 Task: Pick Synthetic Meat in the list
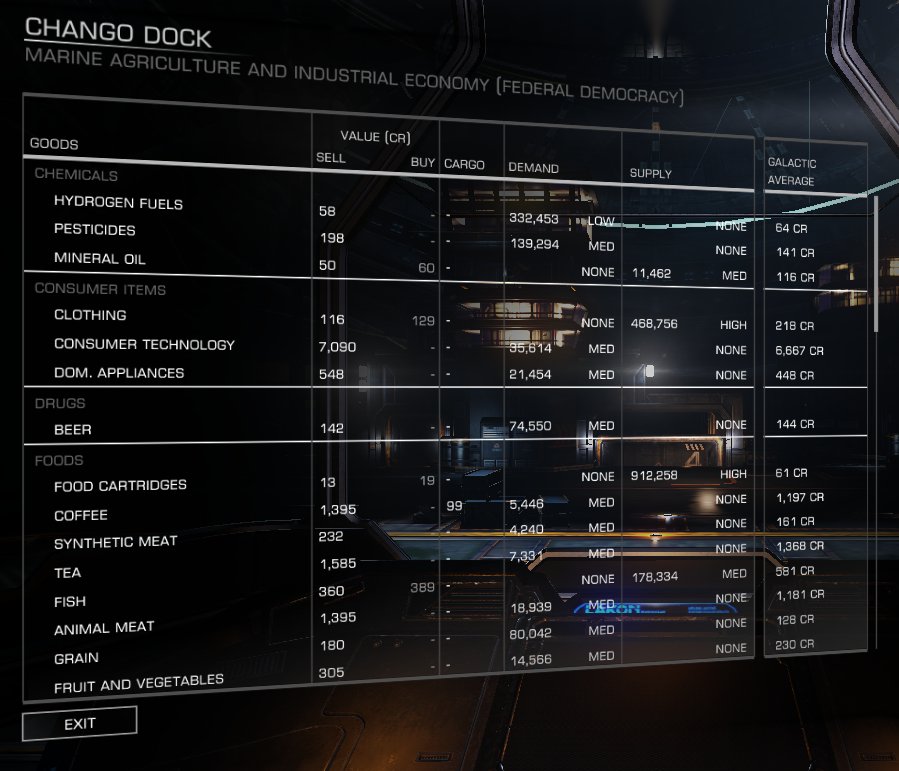(x=115, y=542)
